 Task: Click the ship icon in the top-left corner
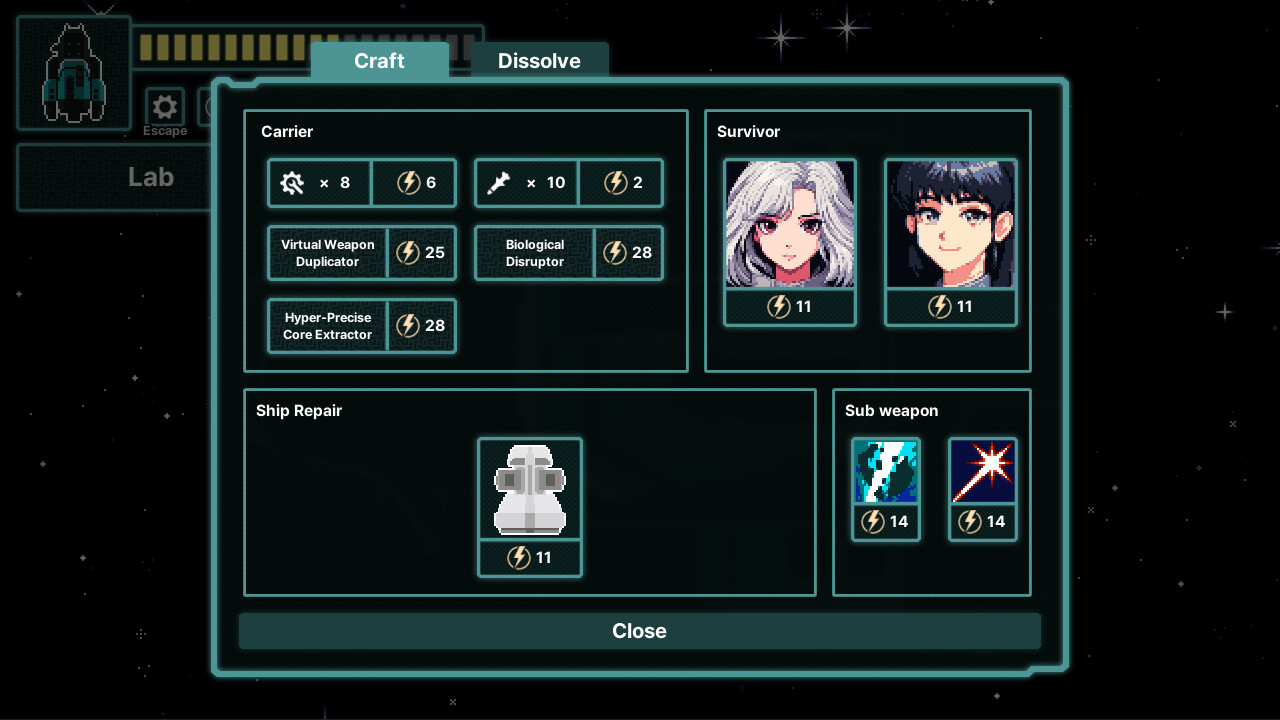click(73, 71)
